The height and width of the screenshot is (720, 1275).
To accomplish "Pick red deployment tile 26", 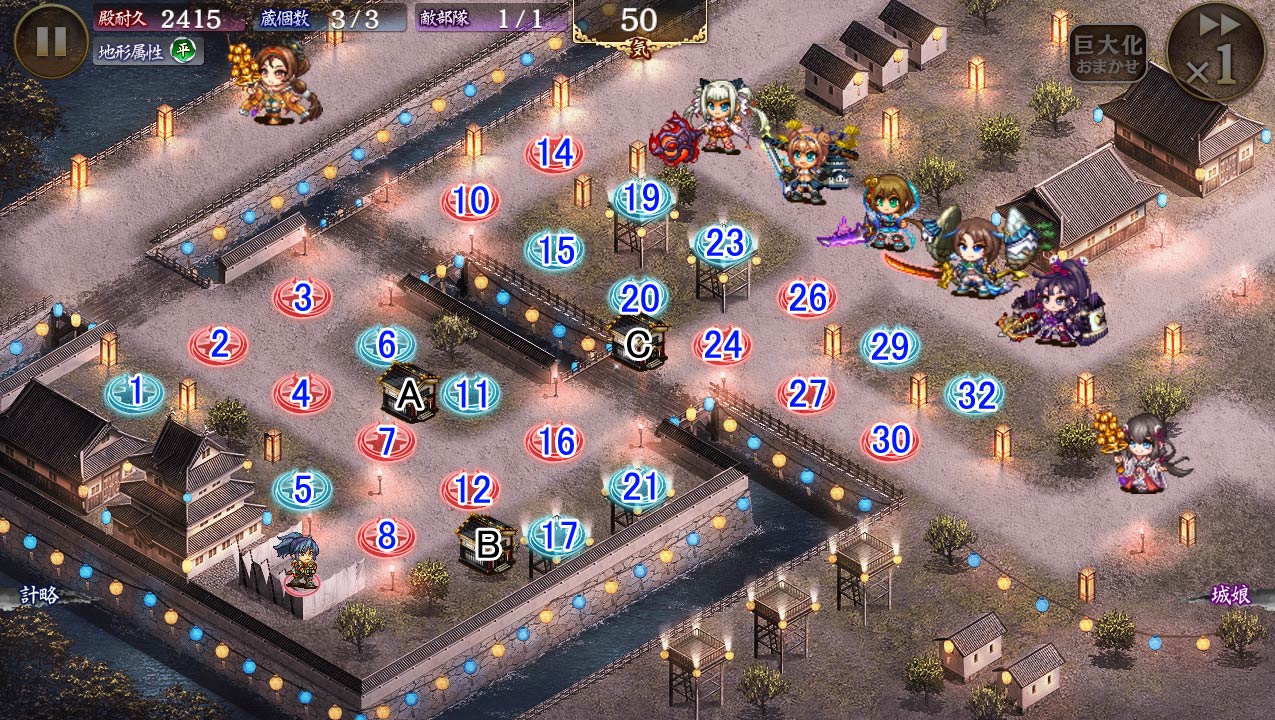I will click(807, 297).
